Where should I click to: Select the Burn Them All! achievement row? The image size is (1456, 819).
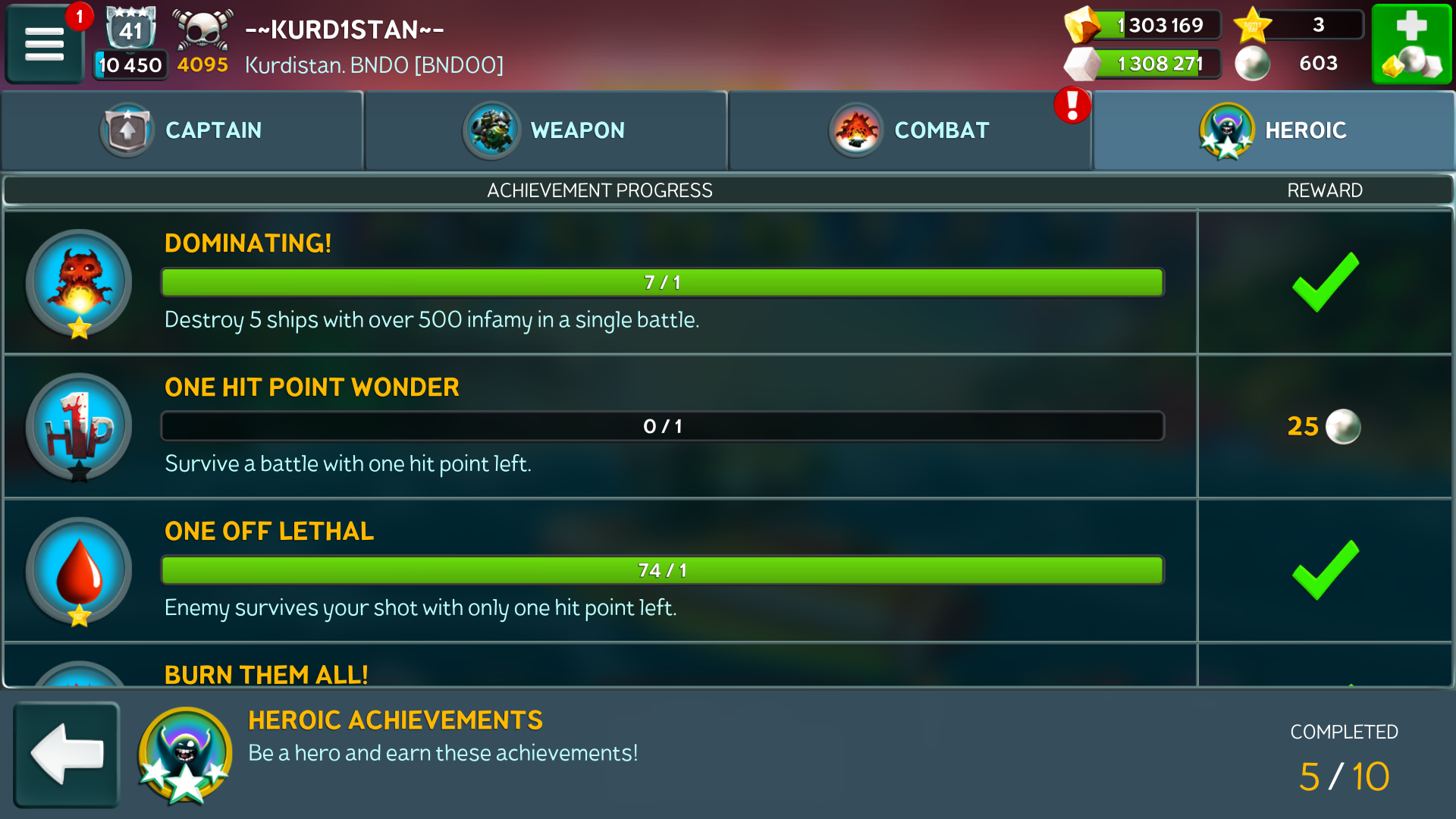[x=599, y=672]
